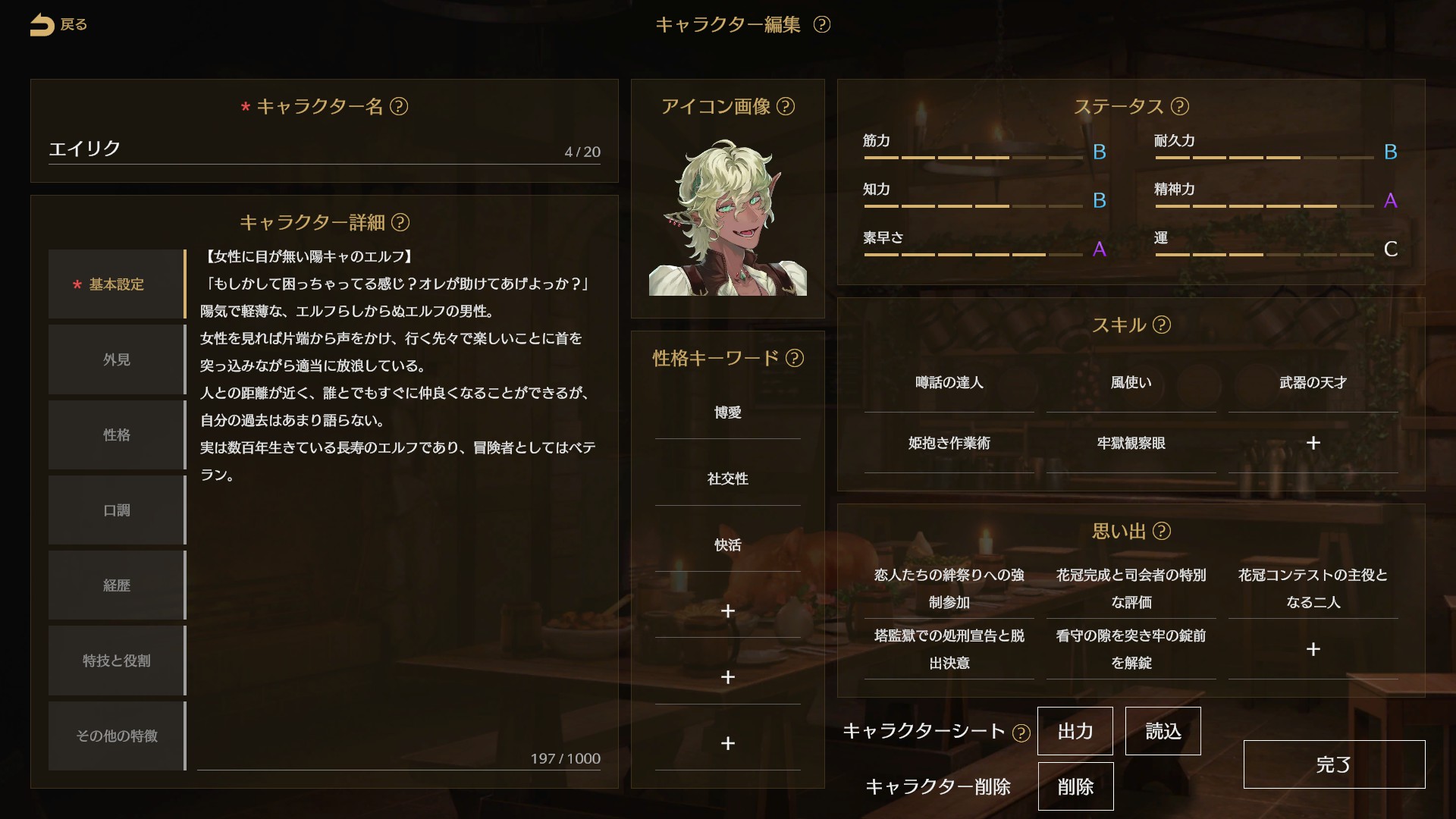Switch to the 外見 tab
Image resolution: width=1456 pixels, height=819 pixels.
click(x=115, y=359)
